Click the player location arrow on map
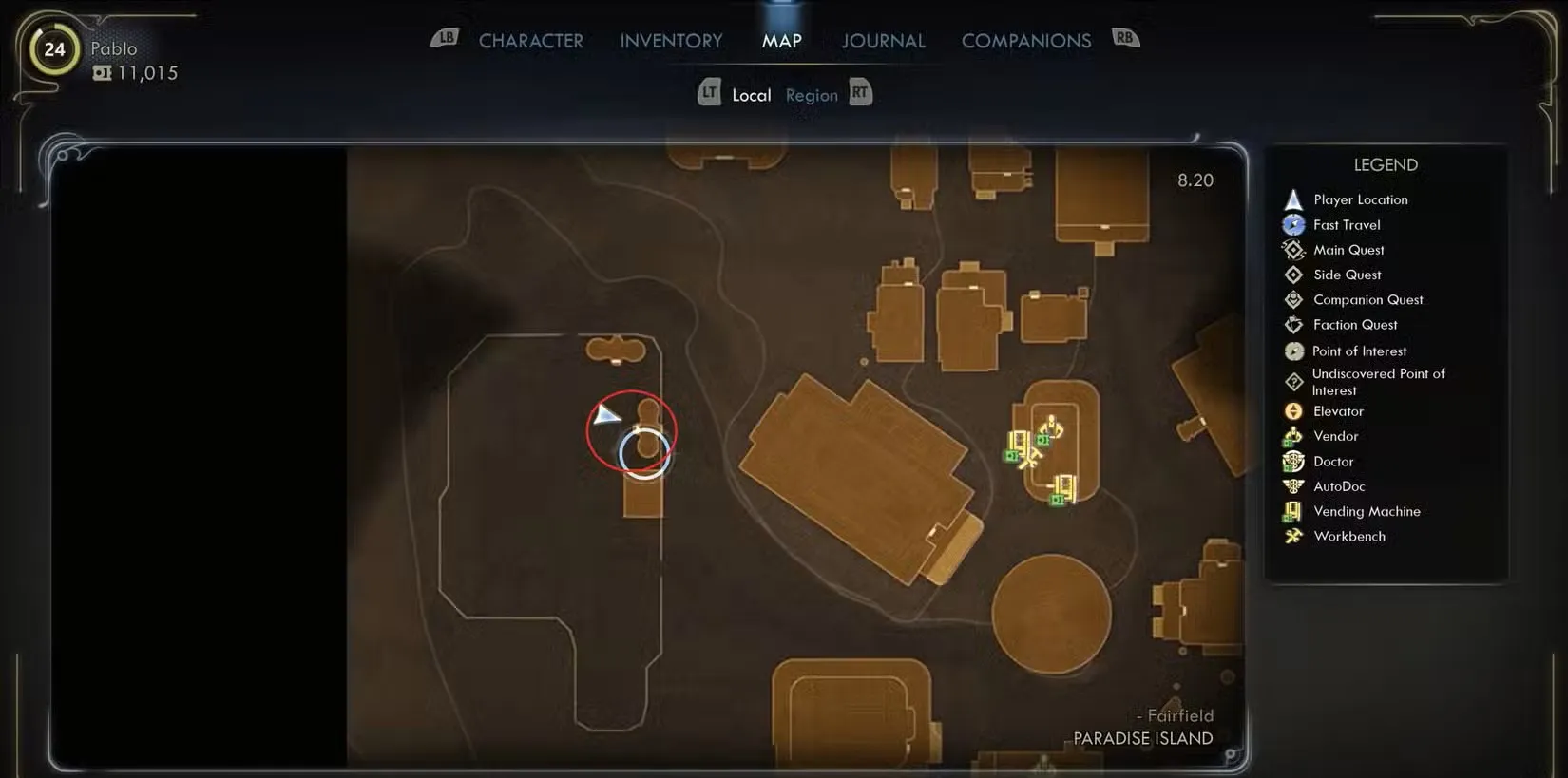 (x=604, y=415)
